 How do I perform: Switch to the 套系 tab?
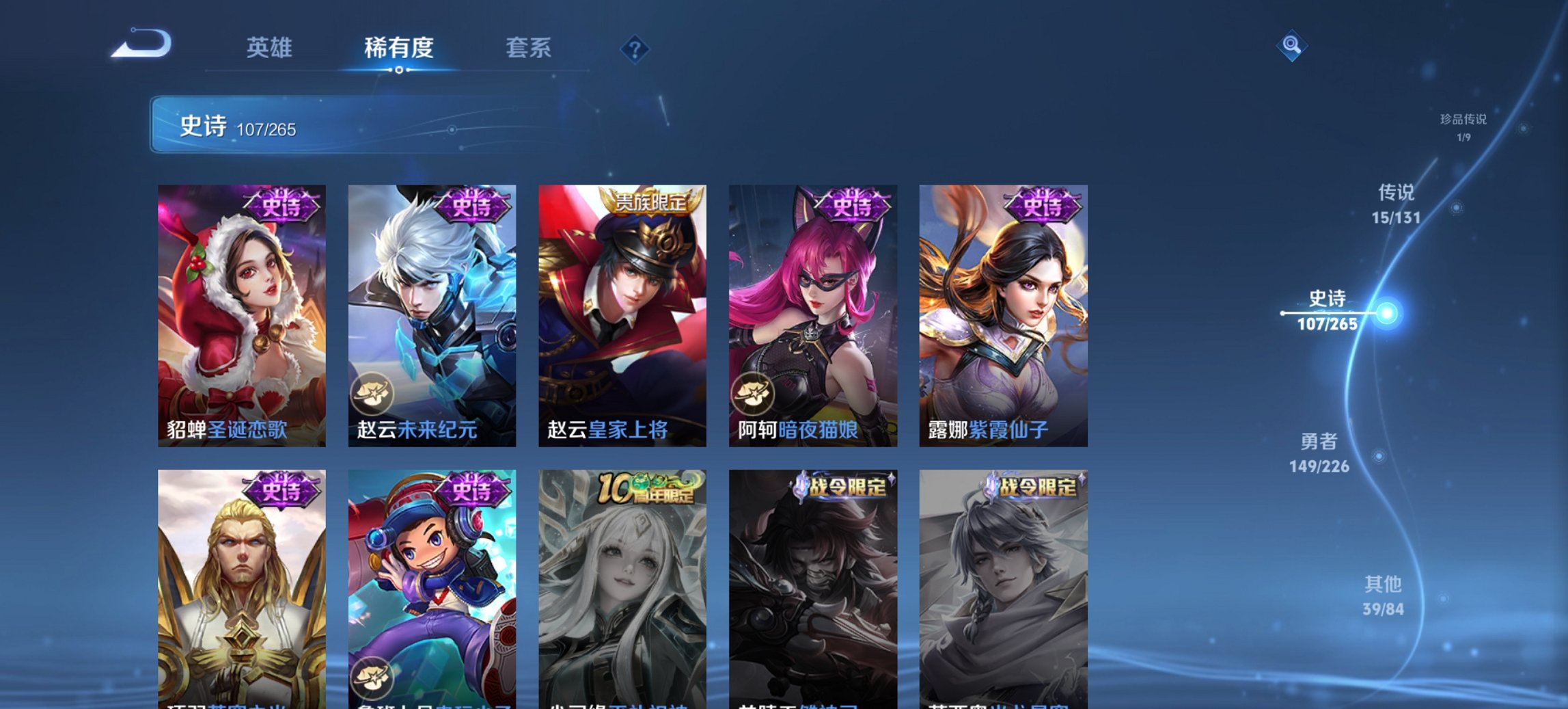(x=527, y=48)
